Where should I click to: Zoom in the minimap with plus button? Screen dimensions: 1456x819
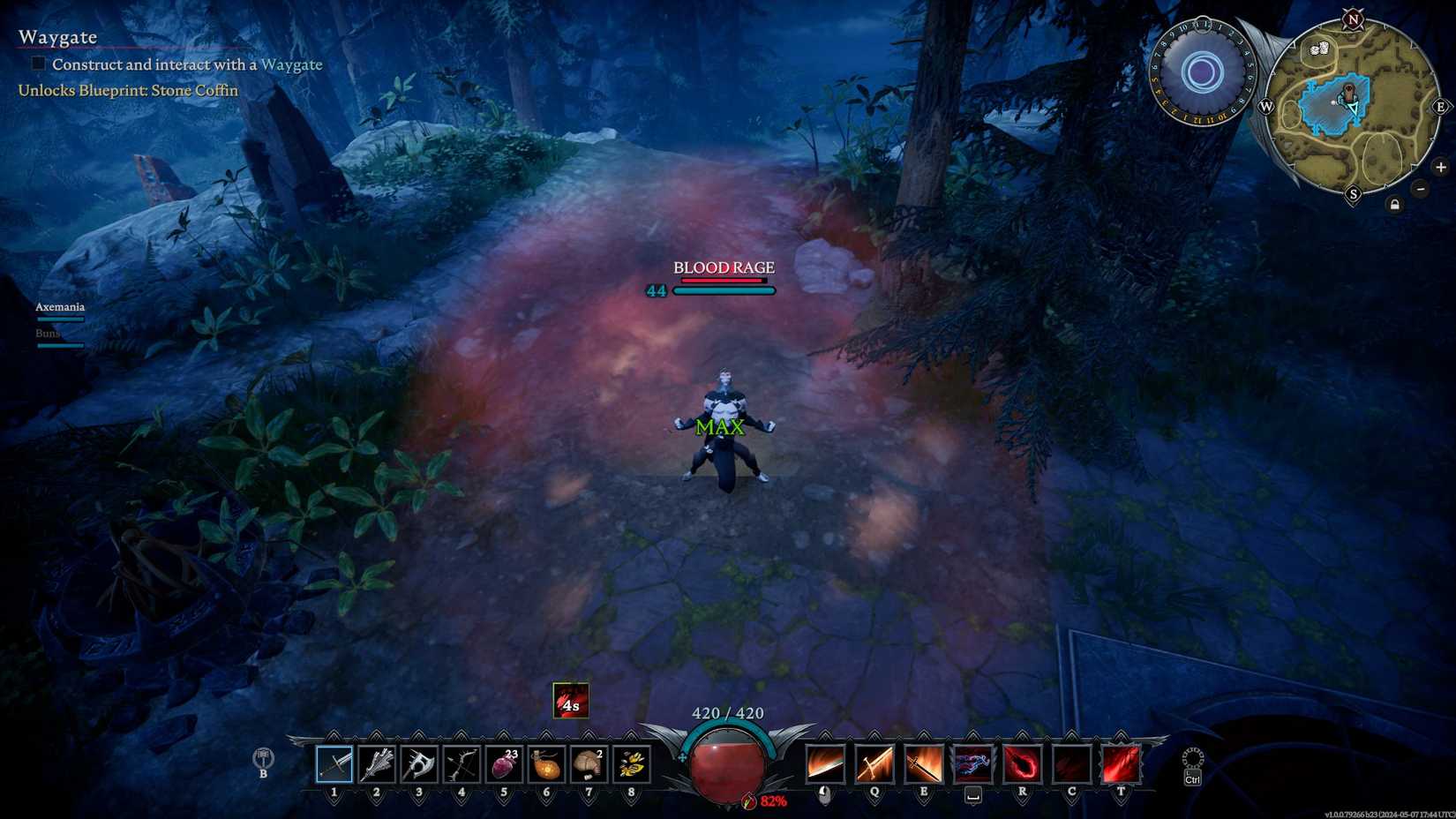coord(1441,167)
